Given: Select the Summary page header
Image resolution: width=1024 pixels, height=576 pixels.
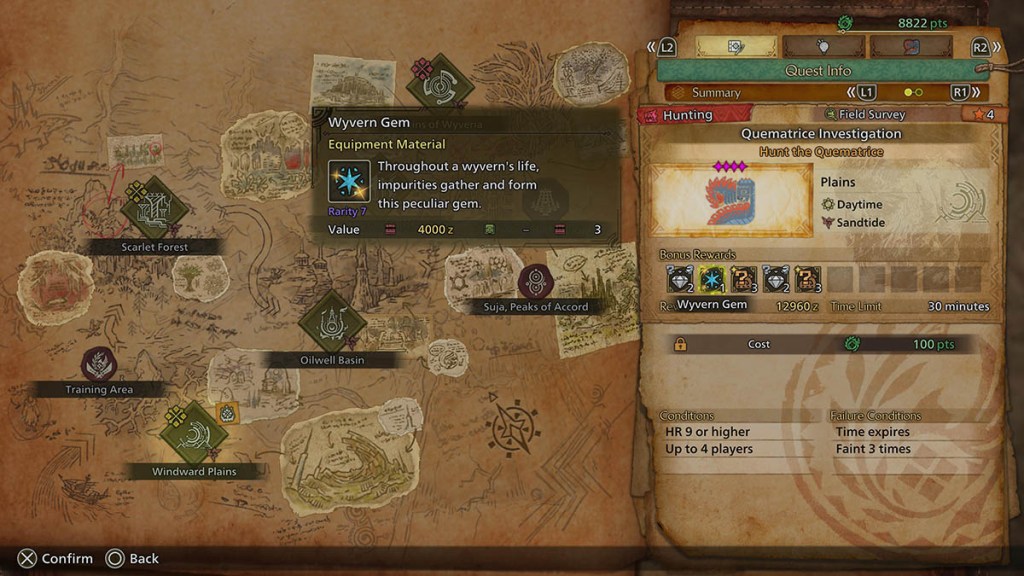Looking at the screenshot, I should click(716, 93).
